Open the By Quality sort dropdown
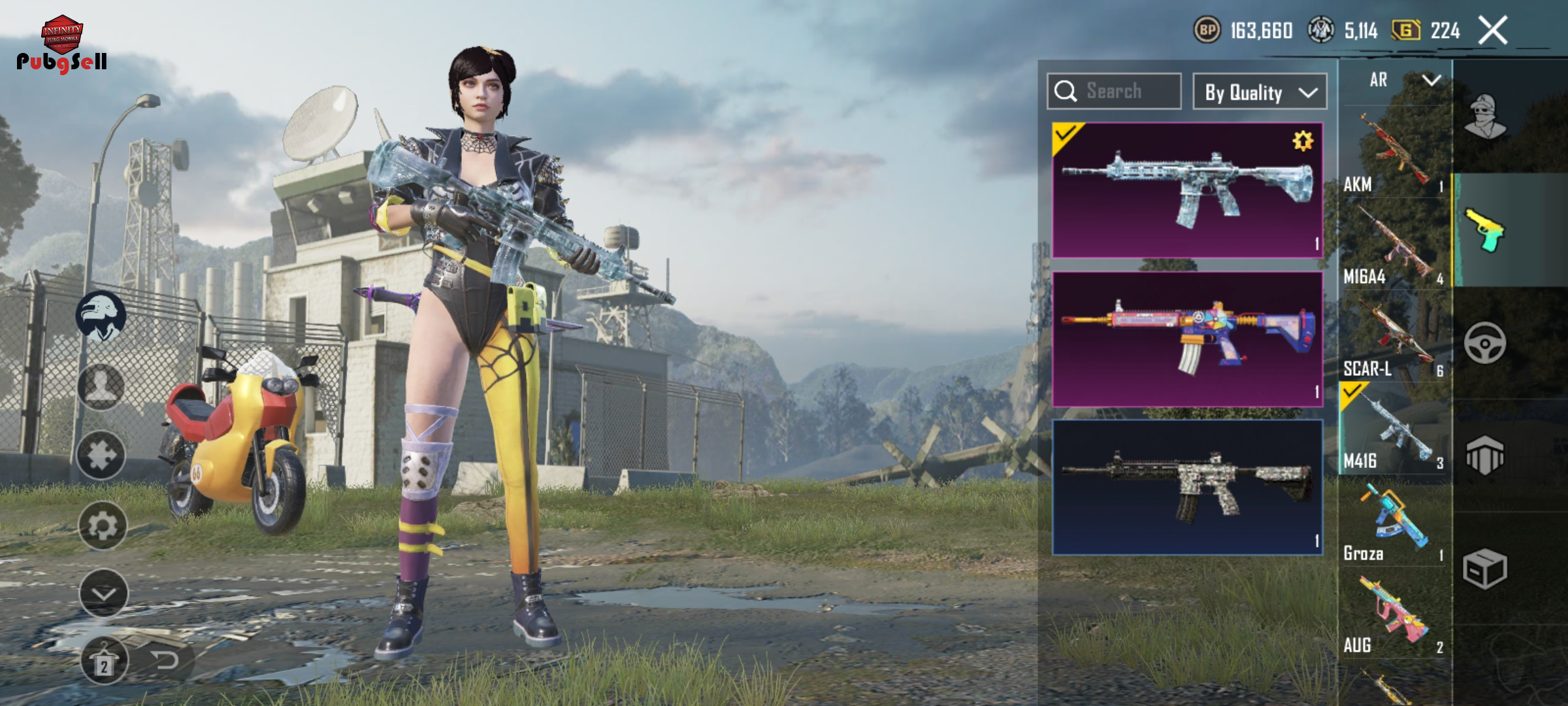The height and width of the screenshot is (706, 1568). click(x=1260, y=92)
